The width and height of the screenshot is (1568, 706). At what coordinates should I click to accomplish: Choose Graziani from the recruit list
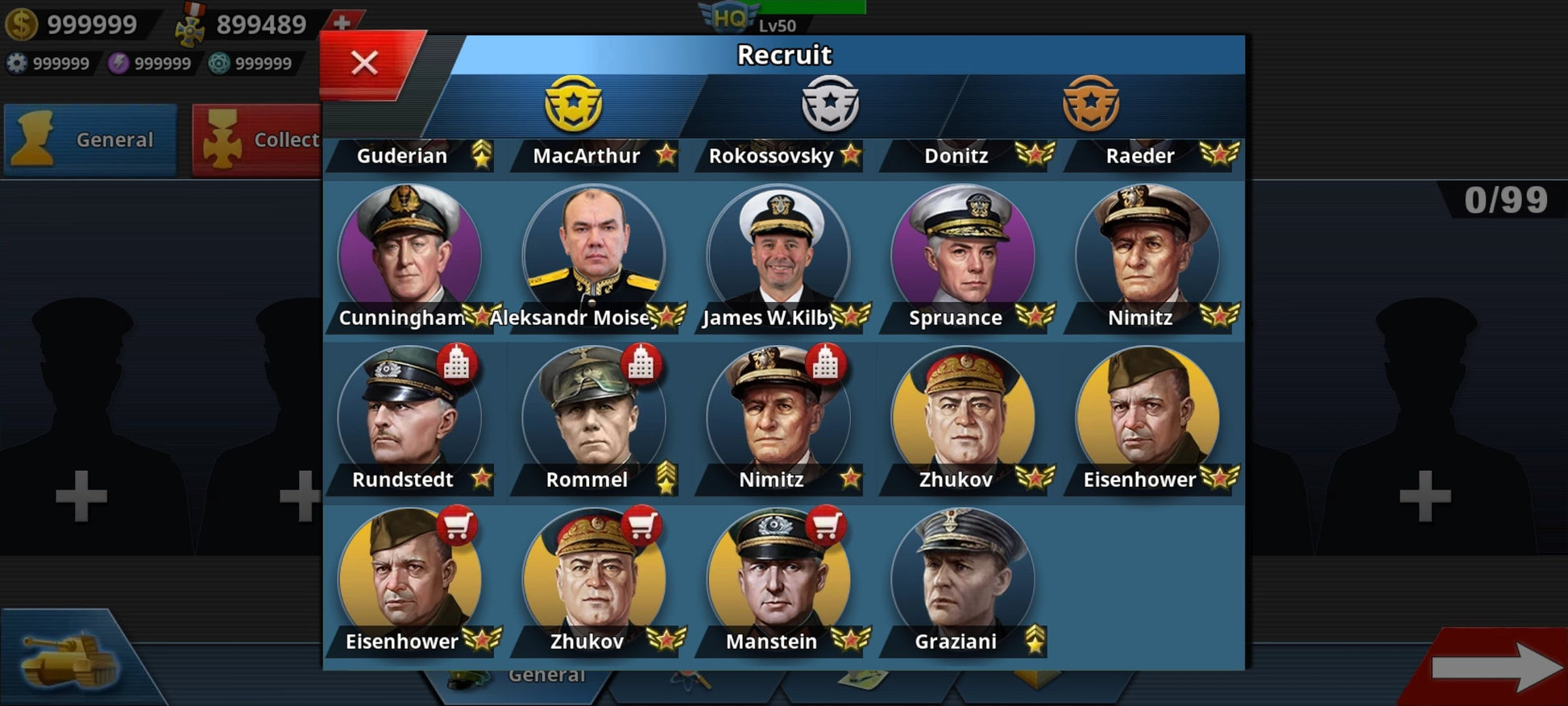tap(963, 575)
